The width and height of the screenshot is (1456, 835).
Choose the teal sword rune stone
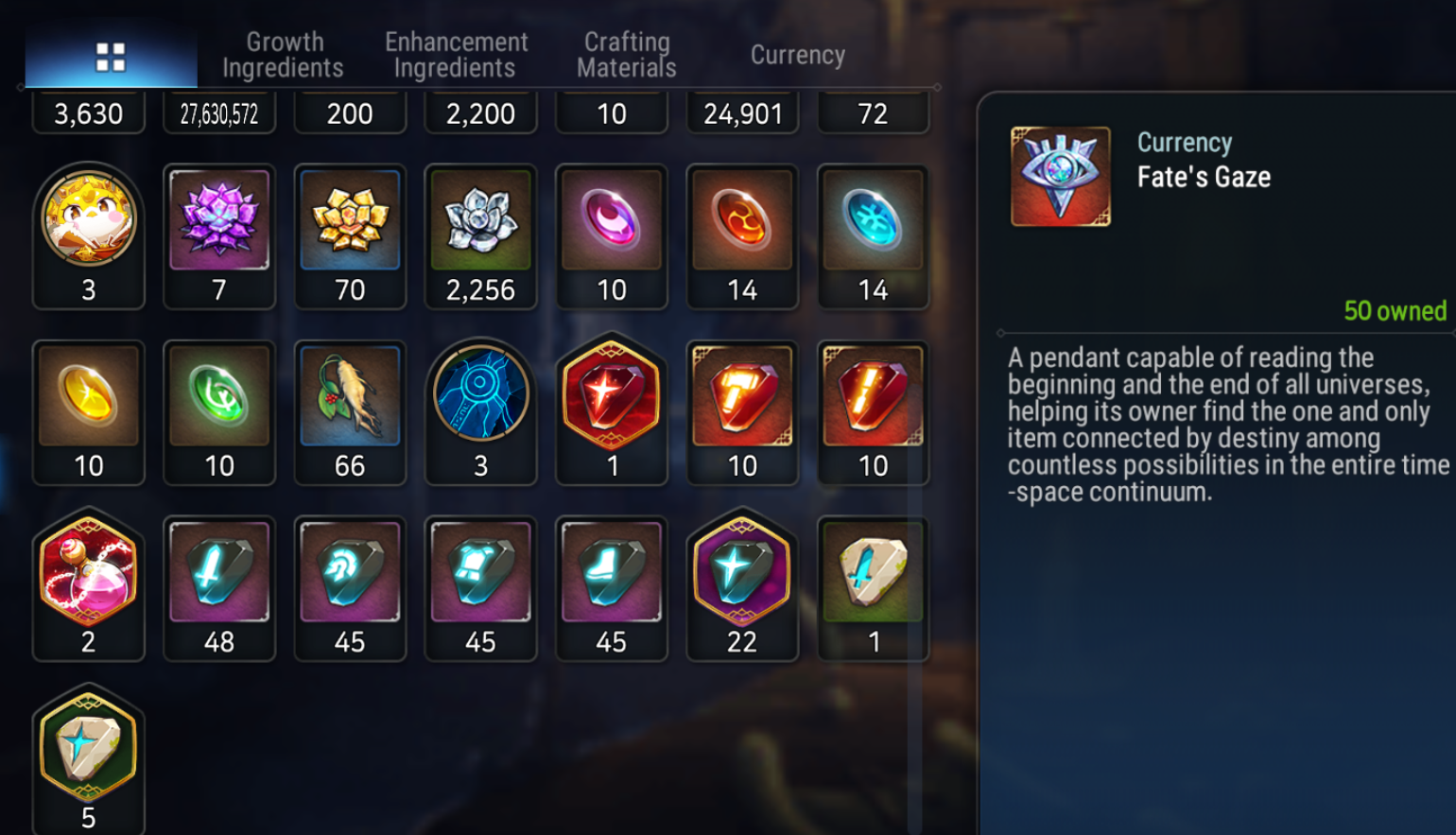[219, 573]
